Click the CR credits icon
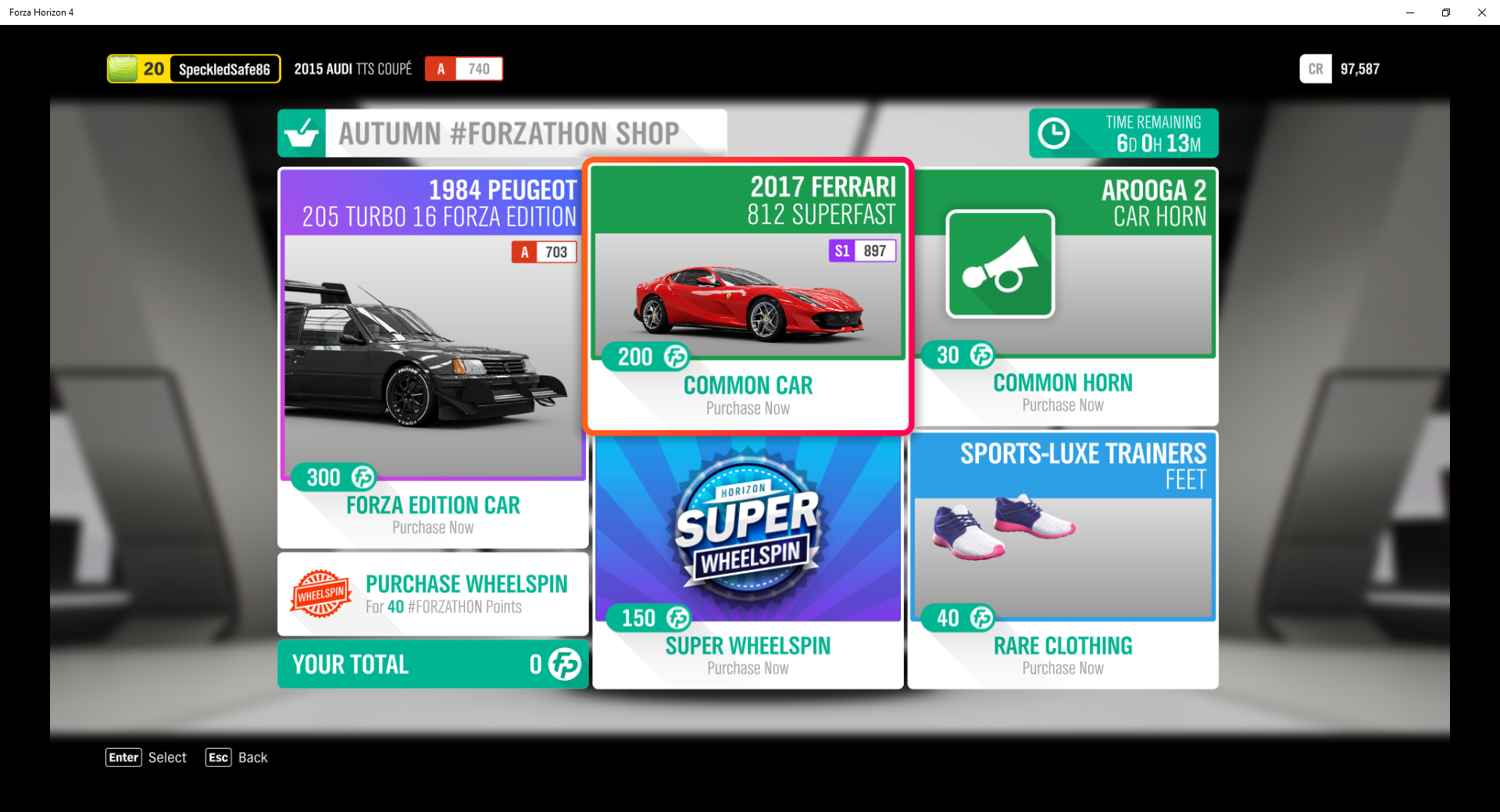The width and height of the screenshot is (1500, 812). click(1316, 69)
